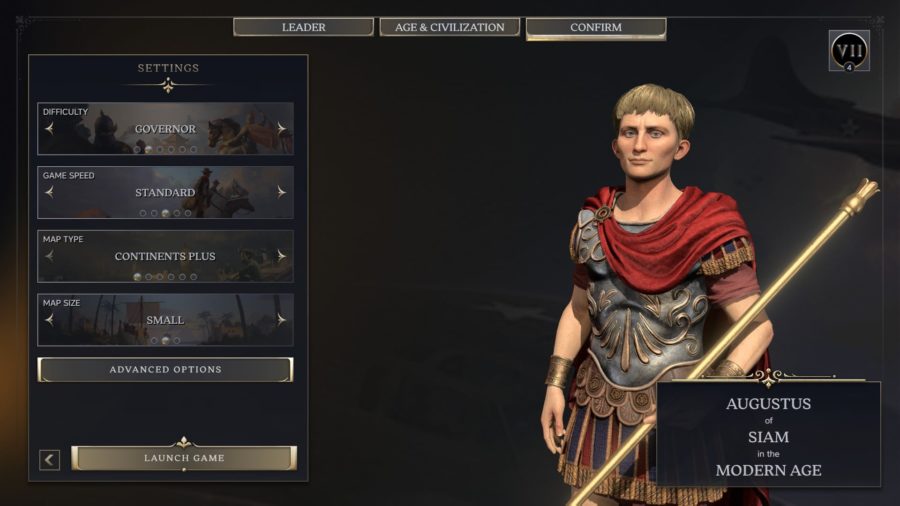
Task: Click the Difficulty left arrow
Action: coord(49,129)
